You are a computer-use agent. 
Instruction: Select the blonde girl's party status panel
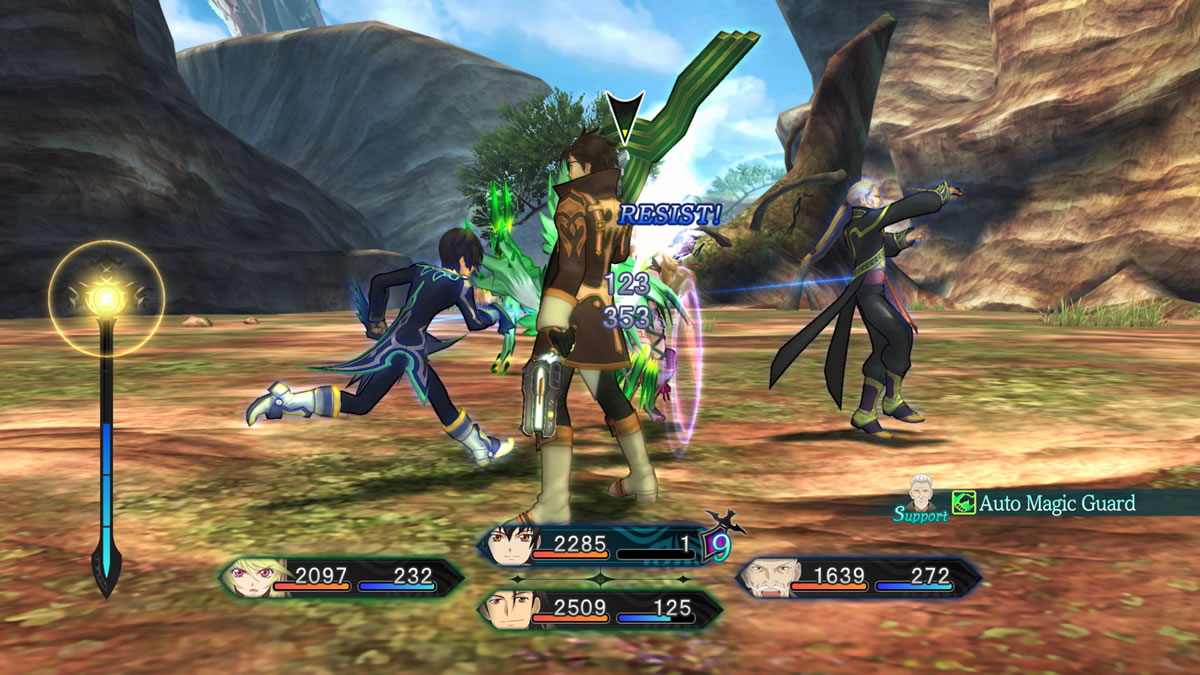click(x=342, y=578)
